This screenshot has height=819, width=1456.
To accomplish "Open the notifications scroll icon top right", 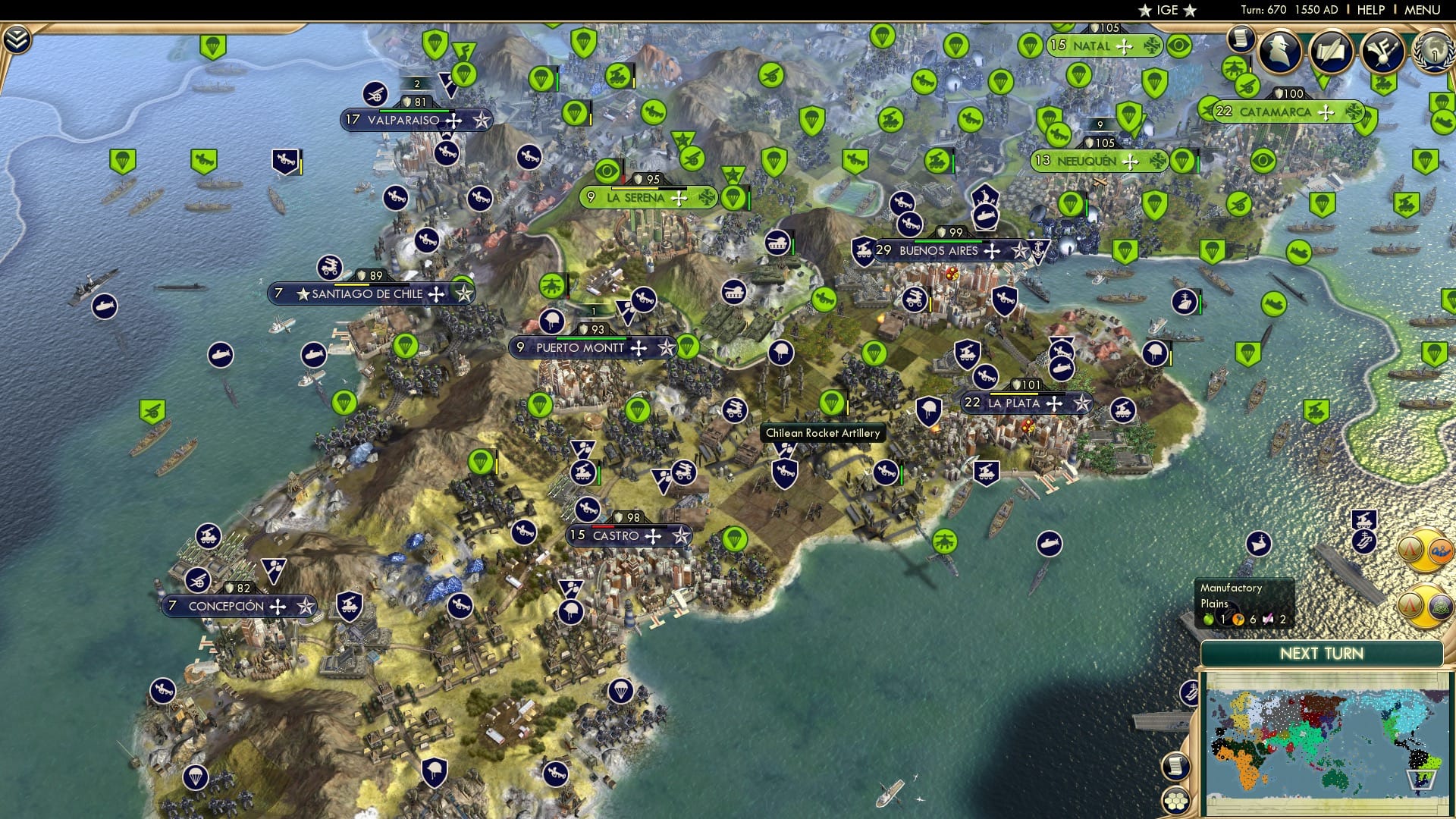I will coord(1241,40).
